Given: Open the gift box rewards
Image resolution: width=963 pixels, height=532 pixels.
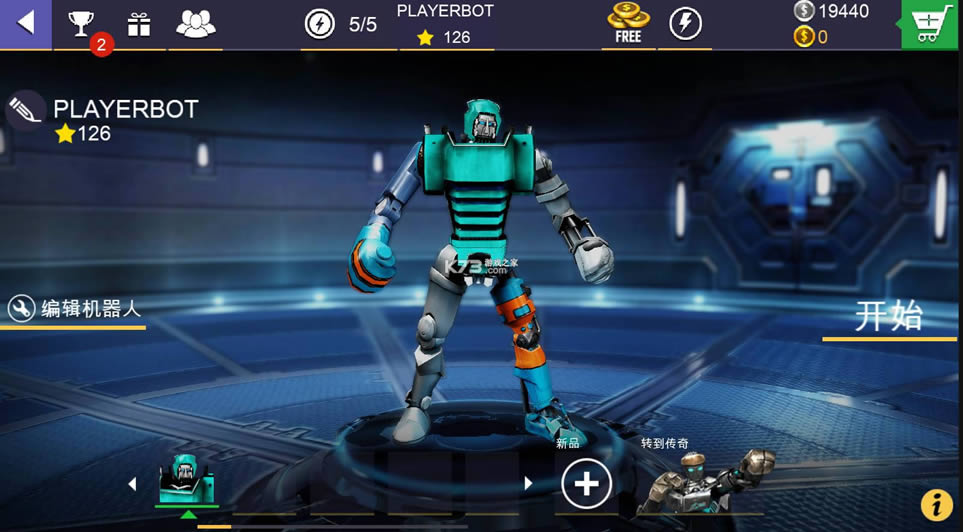Looking at the screenshot, I should click(x=139, y=24).
